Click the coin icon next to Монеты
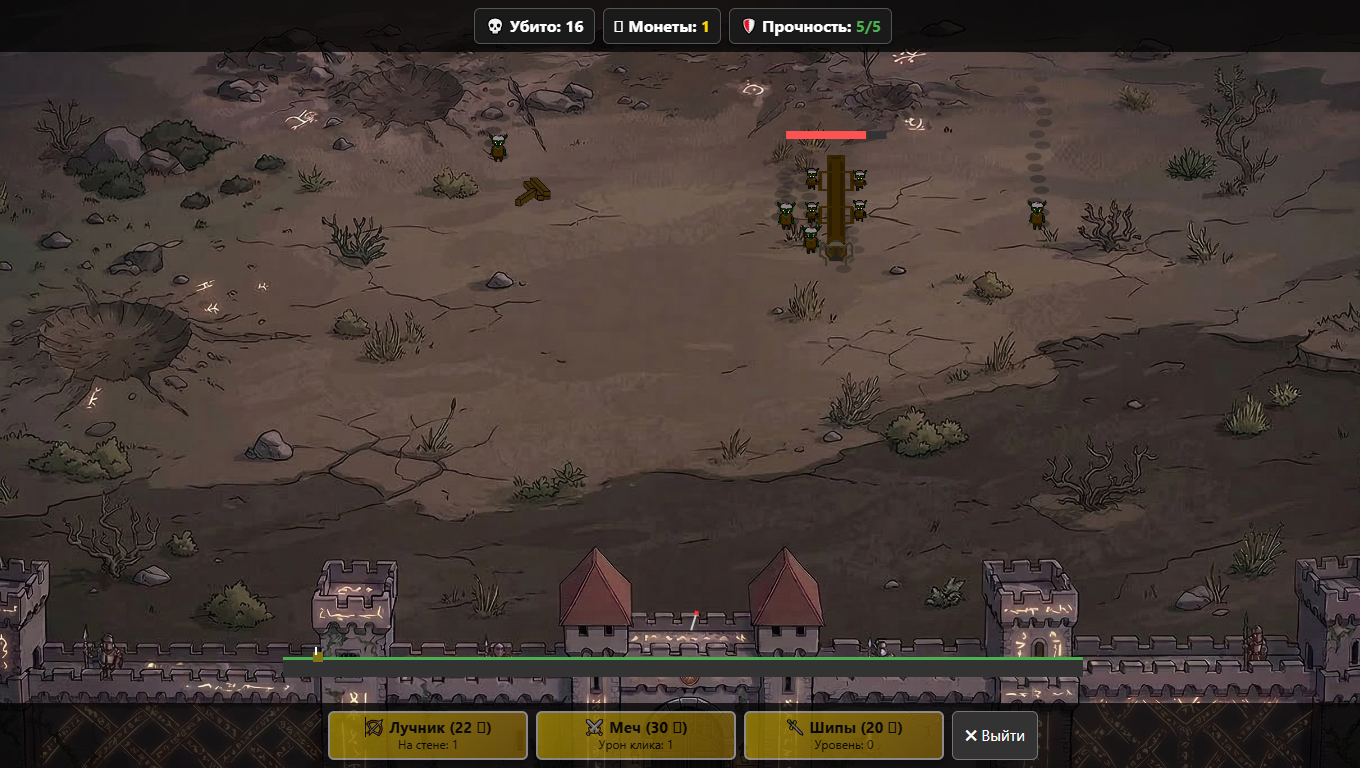The width and height of the screenshot is (1360, 768). [621, 26]
